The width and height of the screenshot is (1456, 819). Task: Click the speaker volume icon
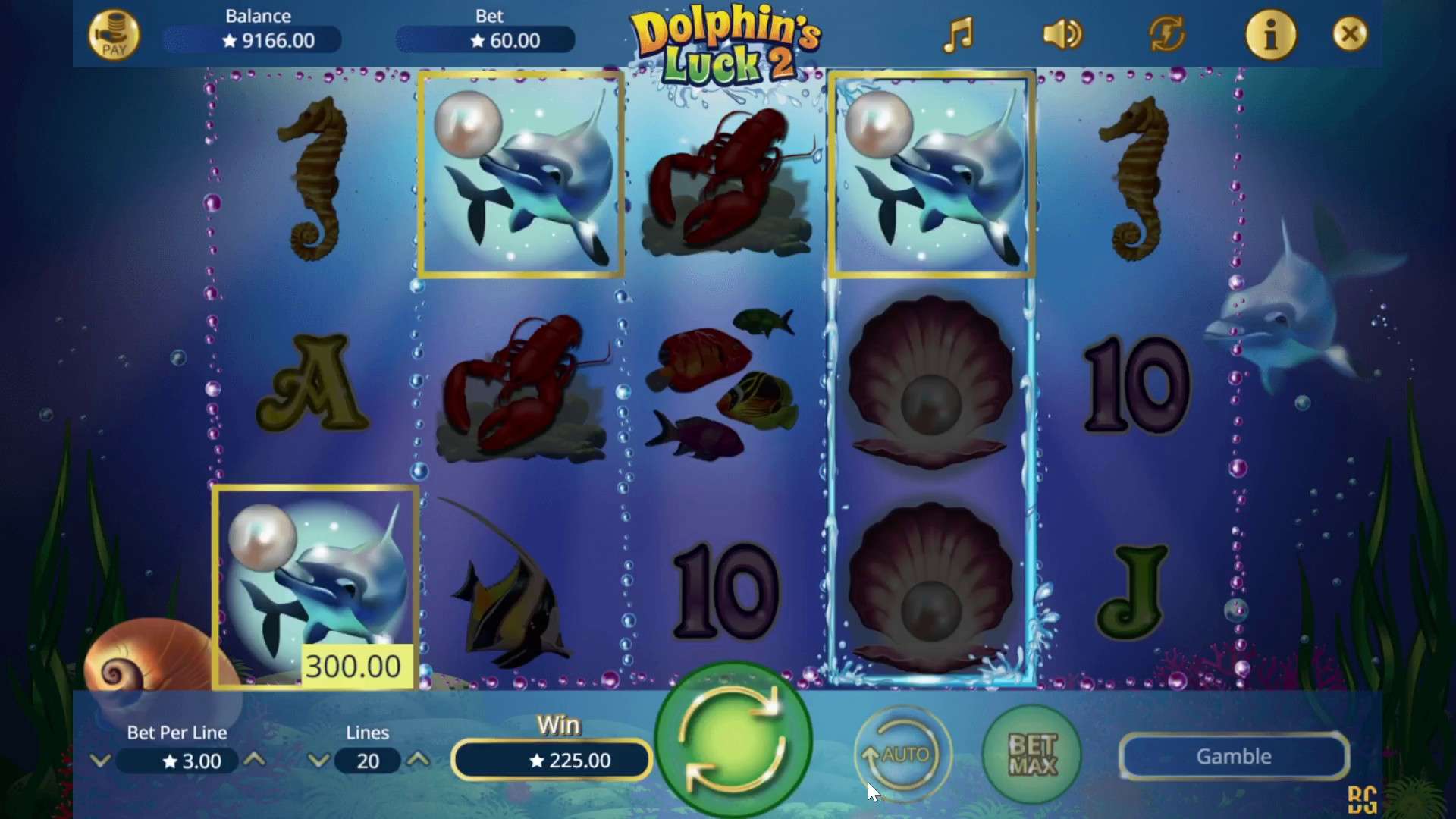1061,33
